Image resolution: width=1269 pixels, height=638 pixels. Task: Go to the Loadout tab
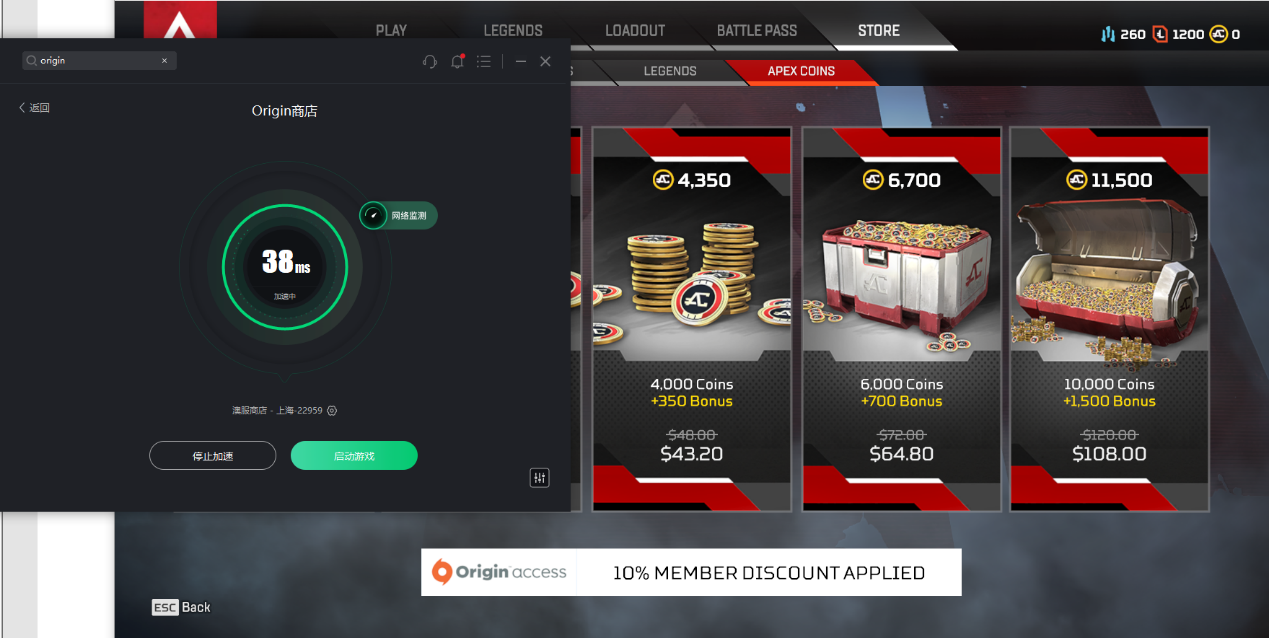(x=635, y=30)
